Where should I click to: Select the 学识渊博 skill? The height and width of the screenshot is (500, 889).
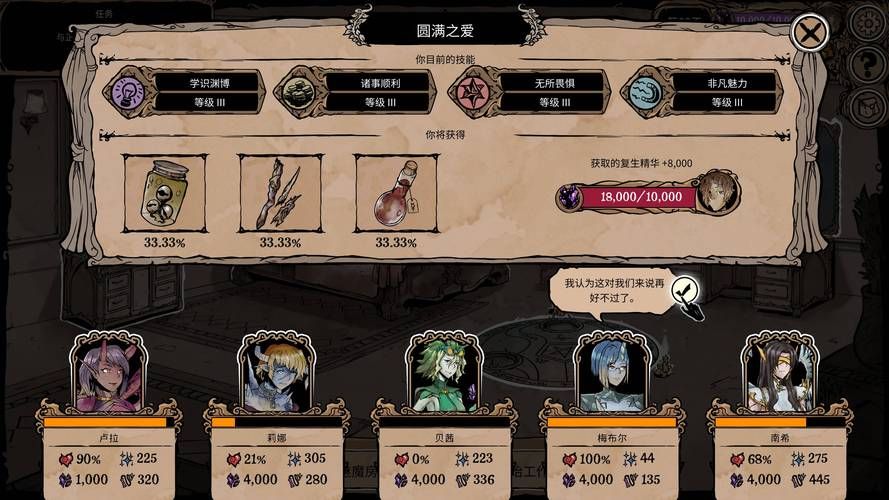coord(185,91)
